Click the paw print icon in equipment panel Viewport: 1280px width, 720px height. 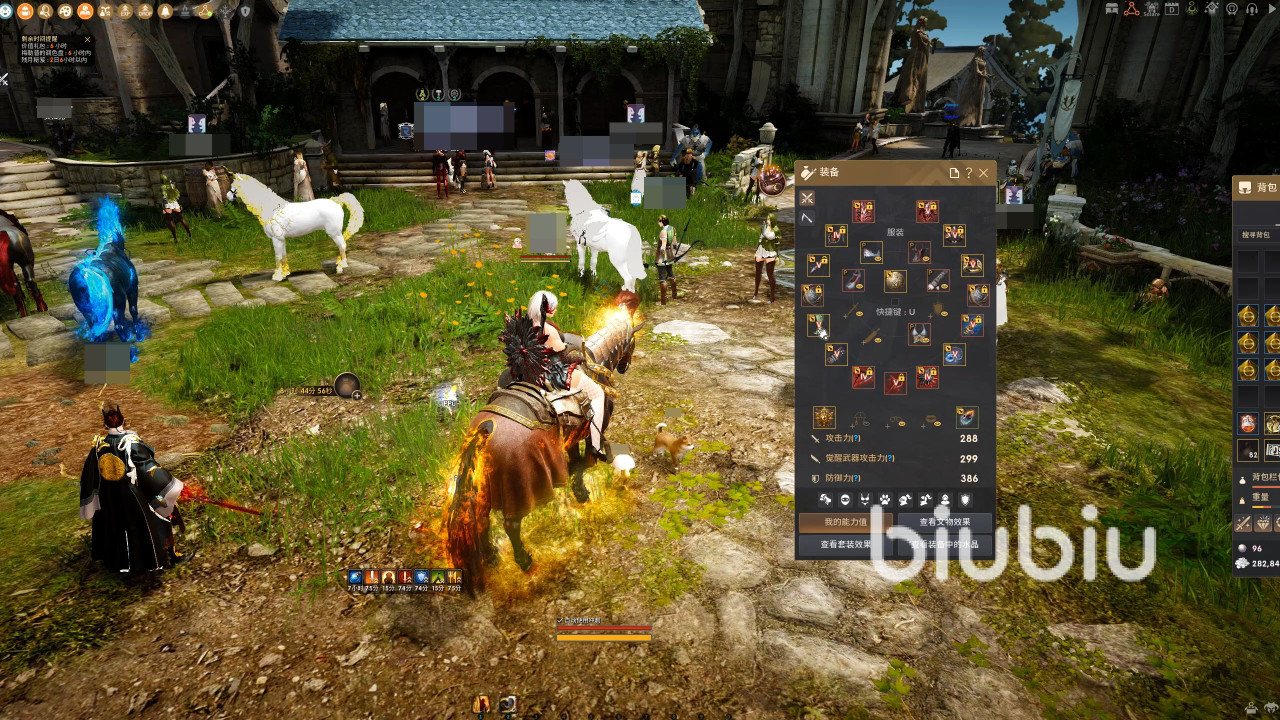click(x=885, y=499)
